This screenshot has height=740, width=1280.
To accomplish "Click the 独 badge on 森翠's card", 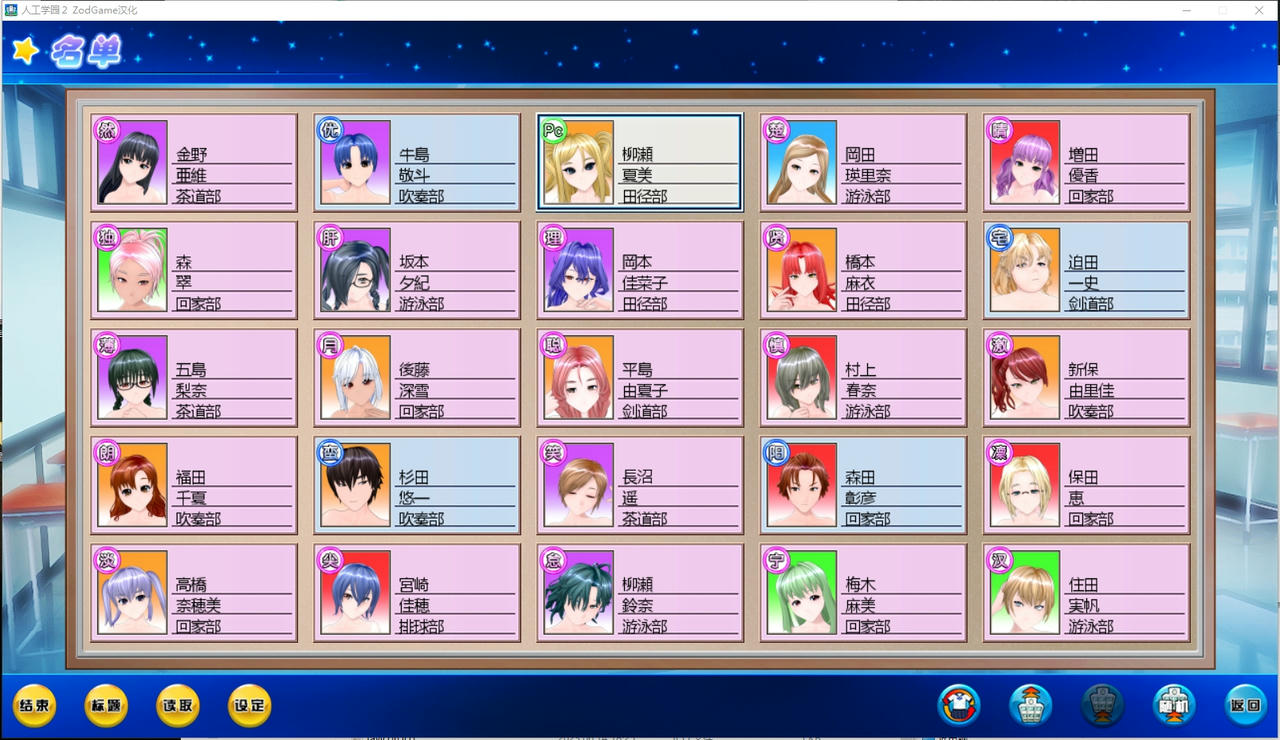I will [107, 238].
